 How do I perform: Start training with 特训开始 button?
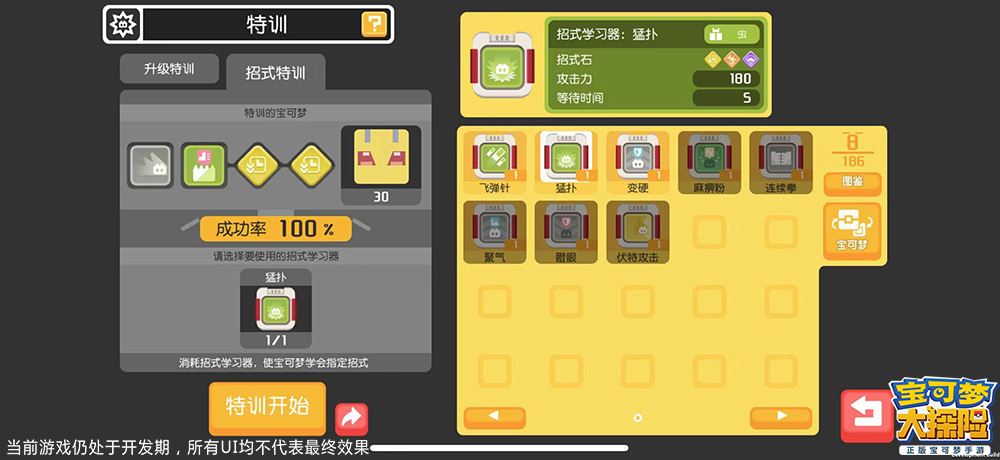[267, 407]
